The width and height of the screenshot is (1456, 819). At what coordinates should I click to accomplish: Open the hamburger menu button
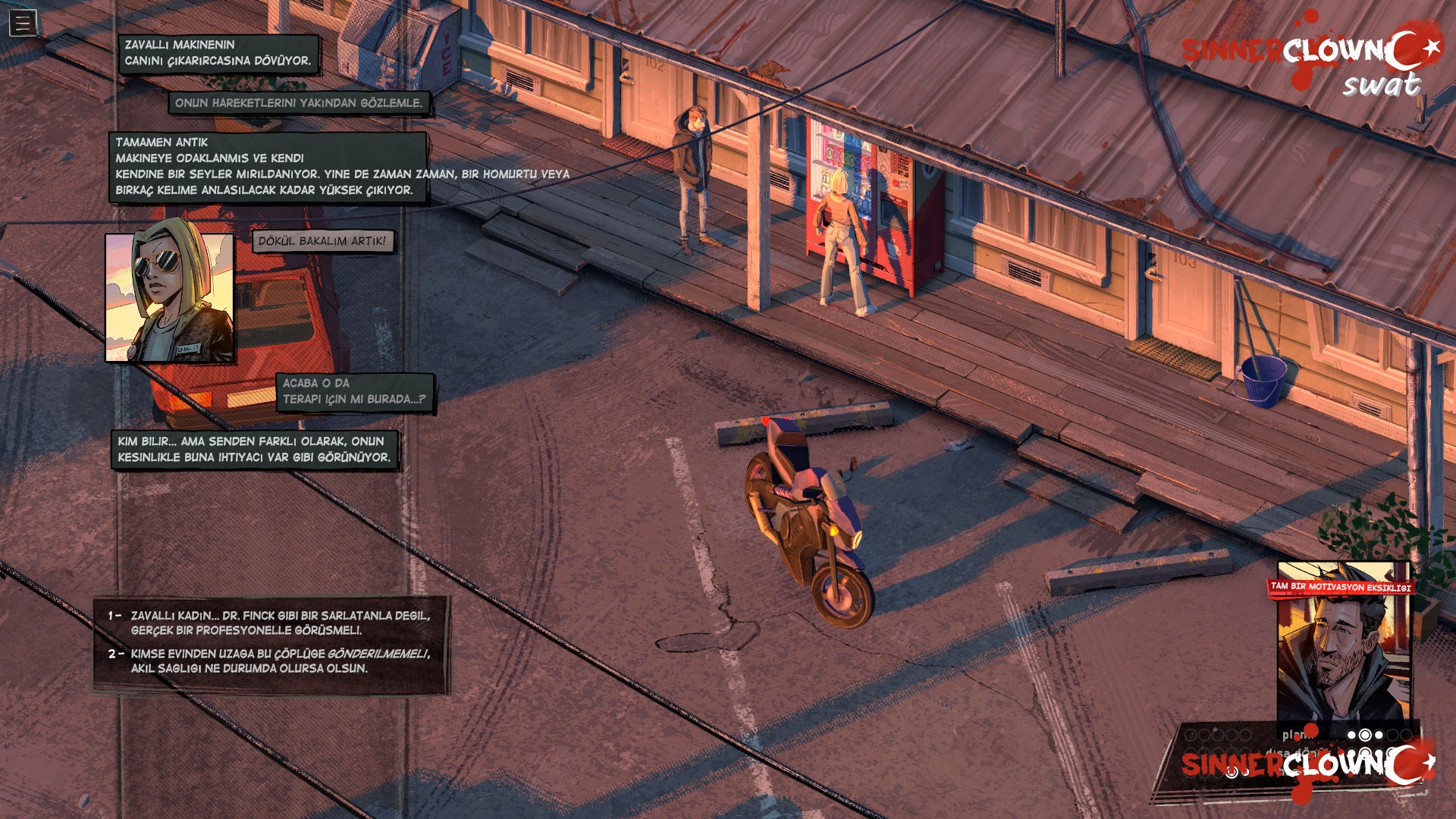23,24
